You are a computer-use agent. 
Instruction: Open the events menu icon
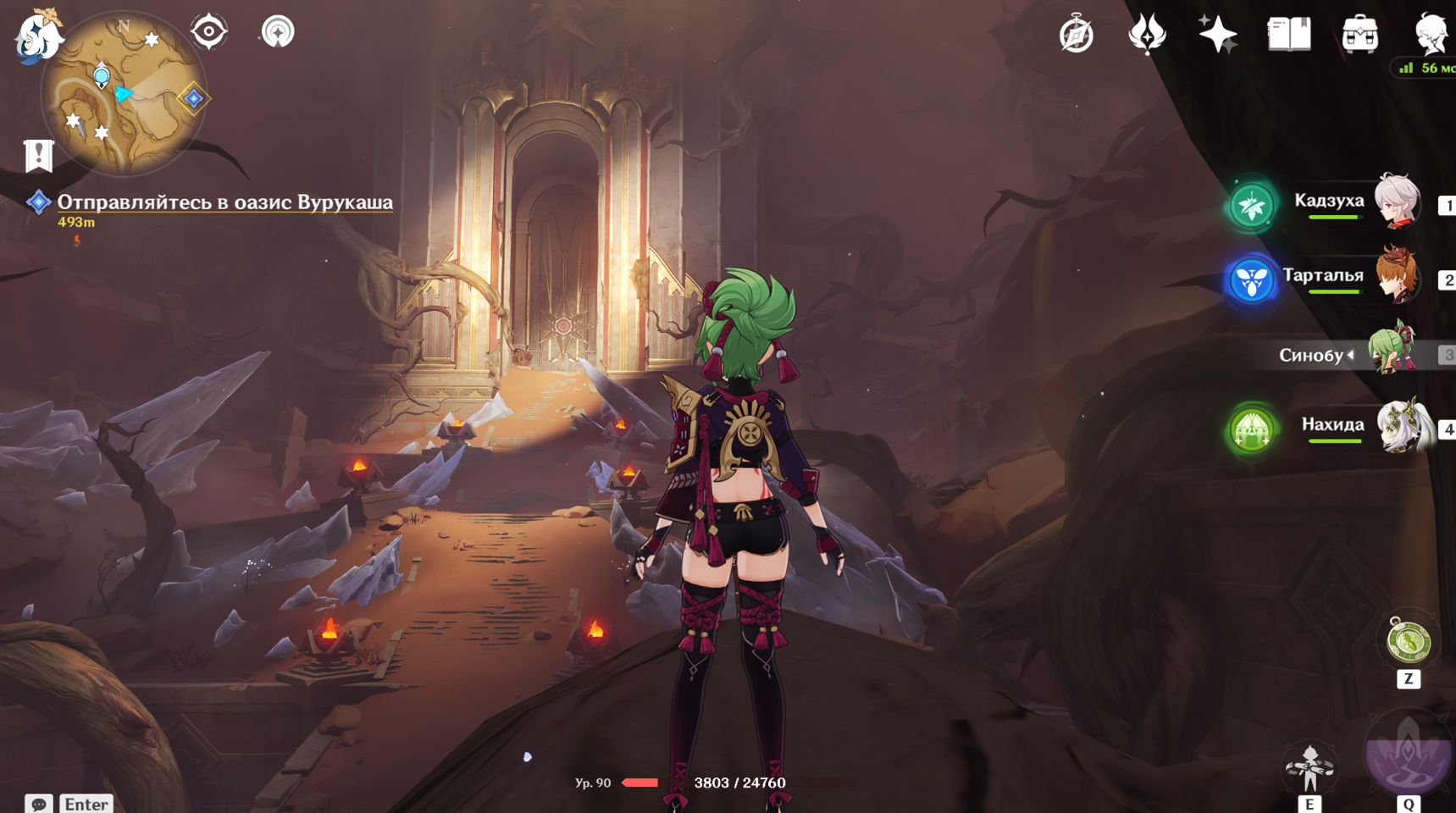(x=1147, y=35)
